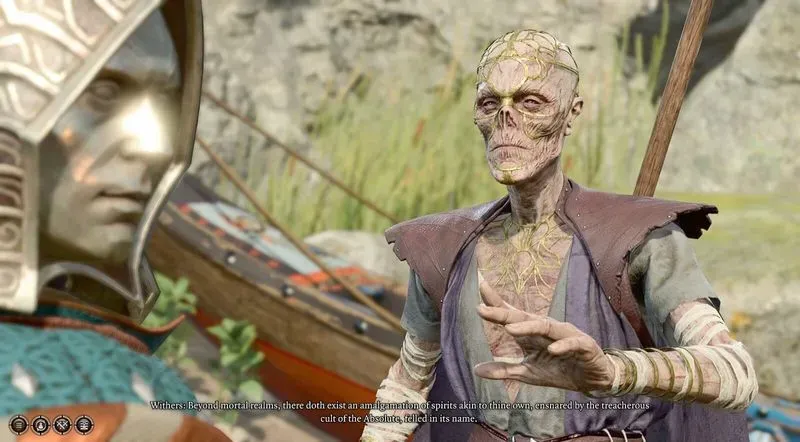Viewport: 800px width, 442px height.
Task: Click the character bust icon
Action: [x=41, y=425]
